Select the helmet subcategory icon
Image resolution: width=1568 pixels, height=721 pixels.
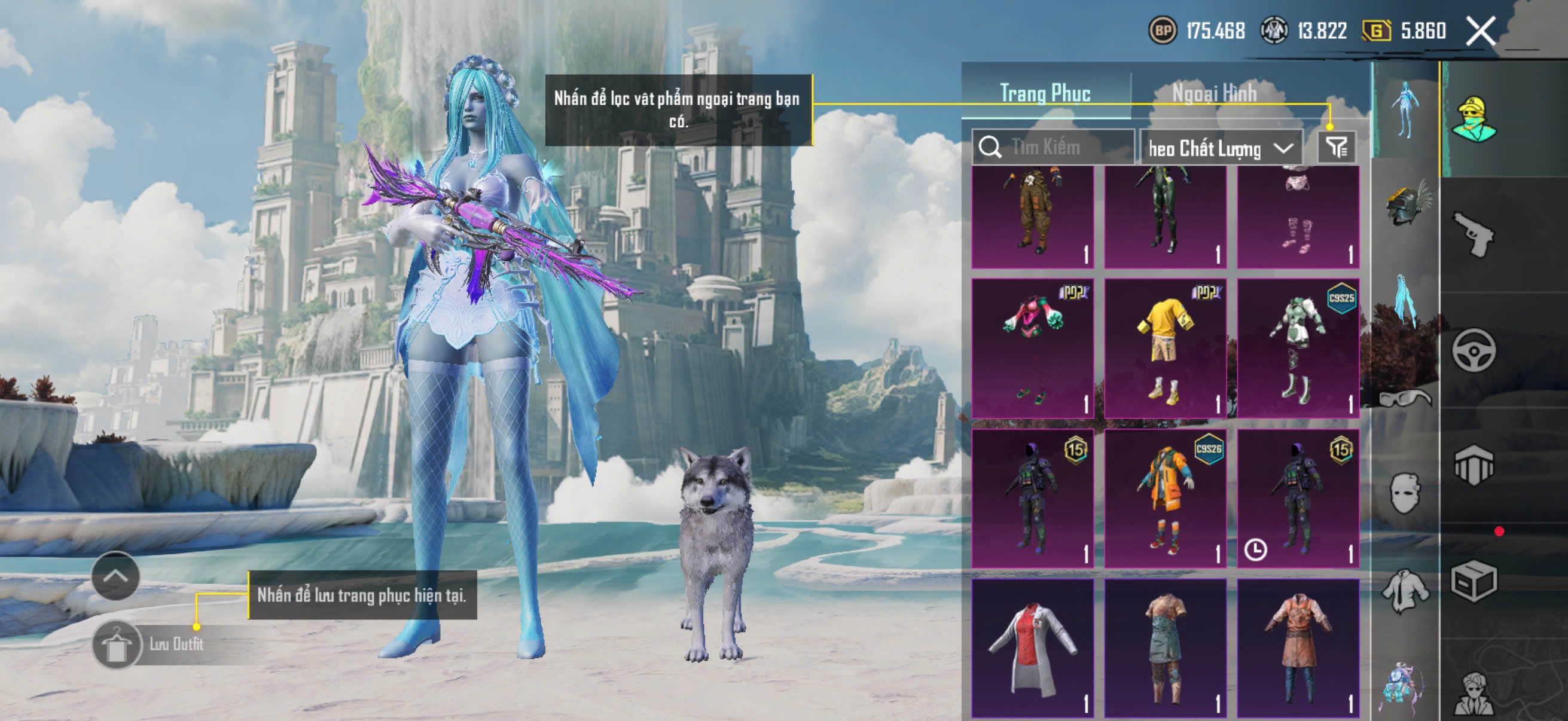(x=1406, y=204)
